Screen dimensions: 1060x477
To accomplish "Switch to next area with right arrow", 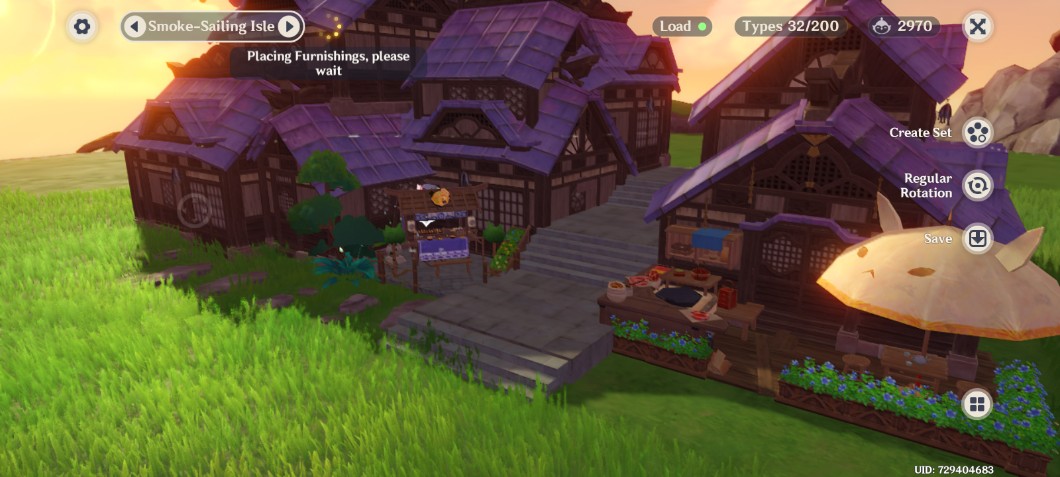I will 288,27.
